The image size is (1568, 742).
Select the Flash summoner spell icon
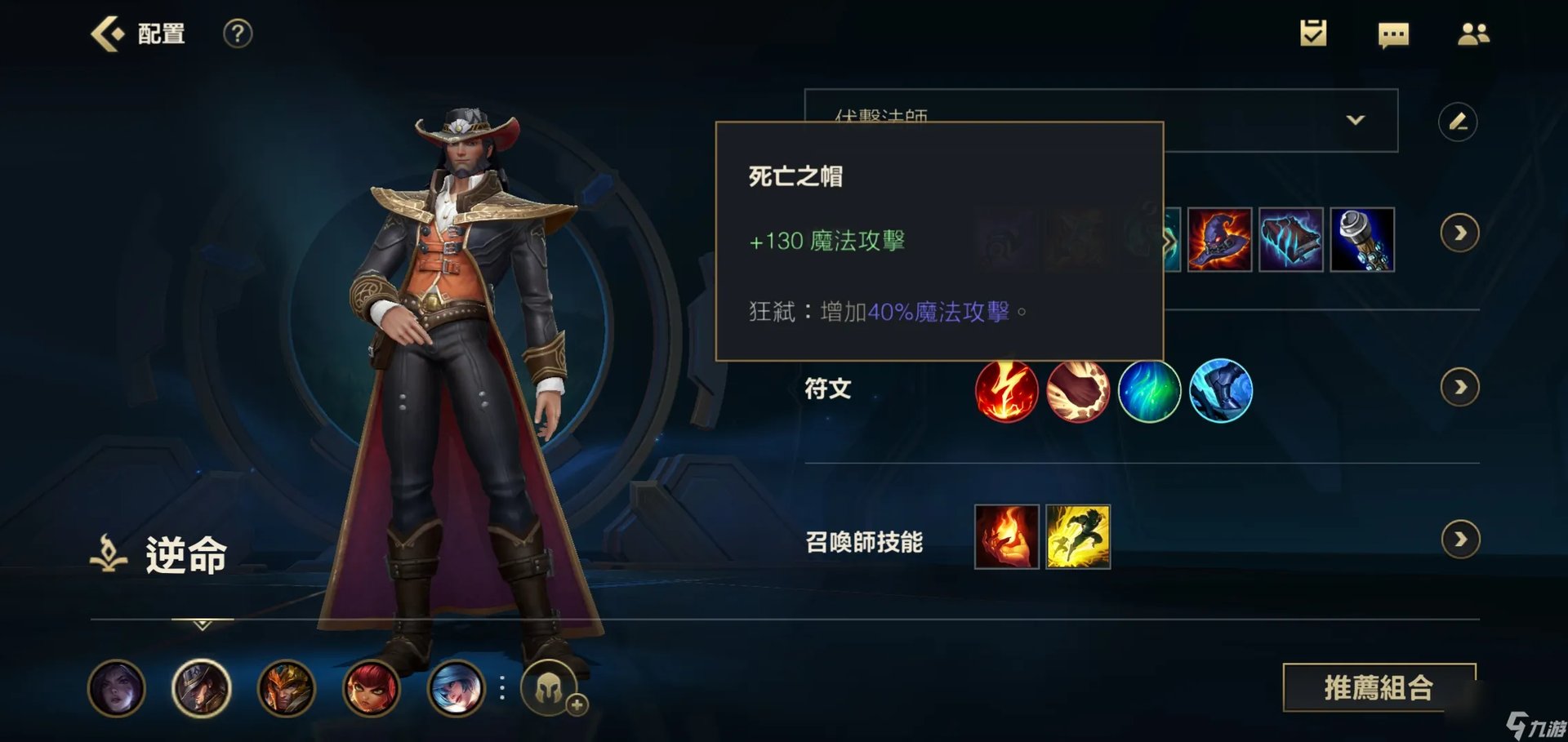pyautogui.click(x=1078, y=537)
